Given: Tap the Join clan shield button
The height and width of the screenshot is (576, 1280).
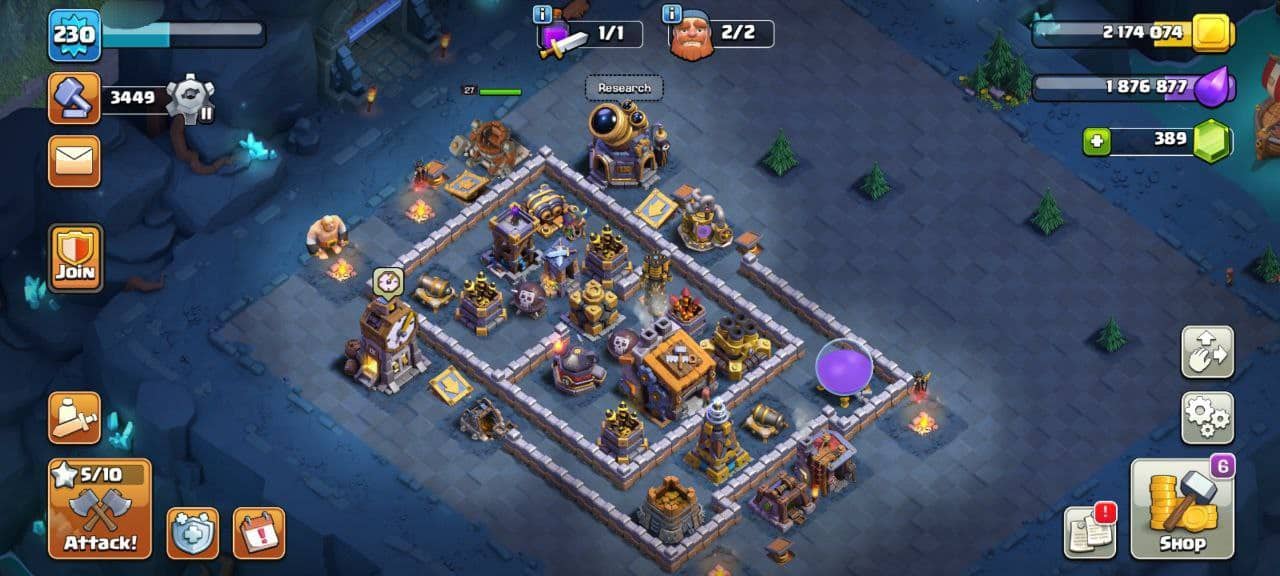Looking at the screenshot, I should 75,257.
